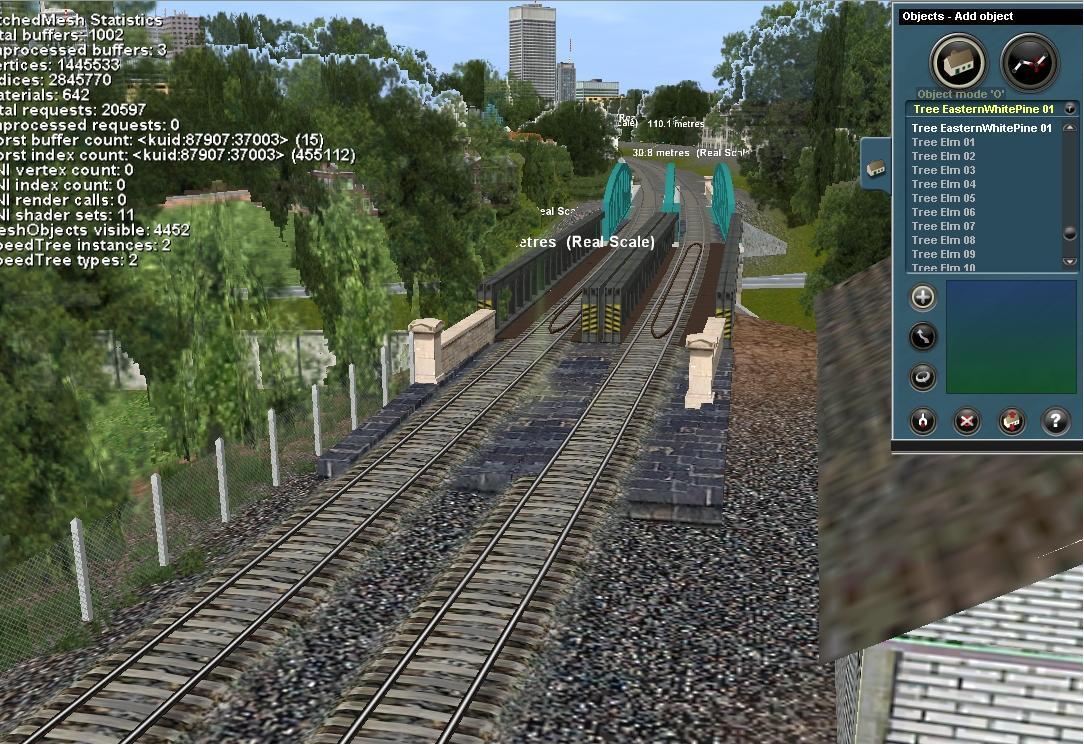1084x744 pixels.
Task: Click the round button beside the selected object name
Action: pyautogui.click(x=1070, y=108)
